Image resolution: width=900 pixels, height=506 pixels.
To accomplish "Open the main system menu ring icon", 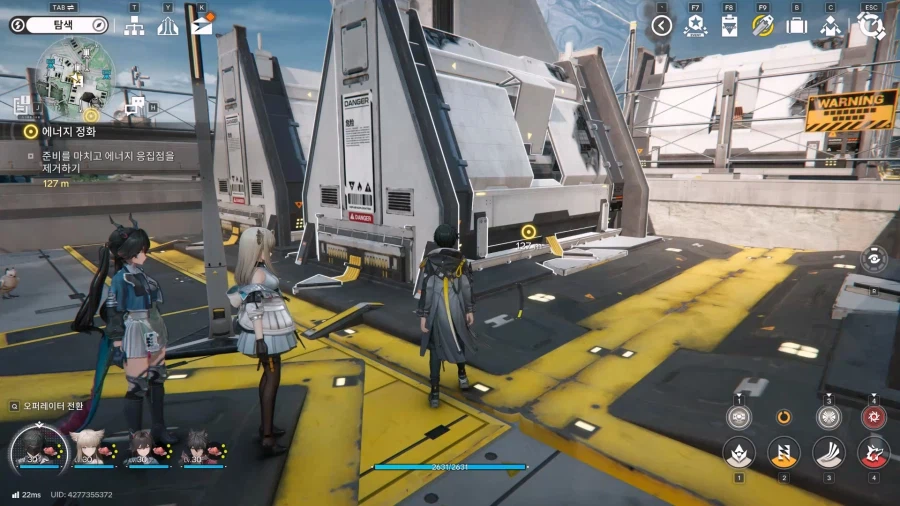I will [x=871, y=25].
